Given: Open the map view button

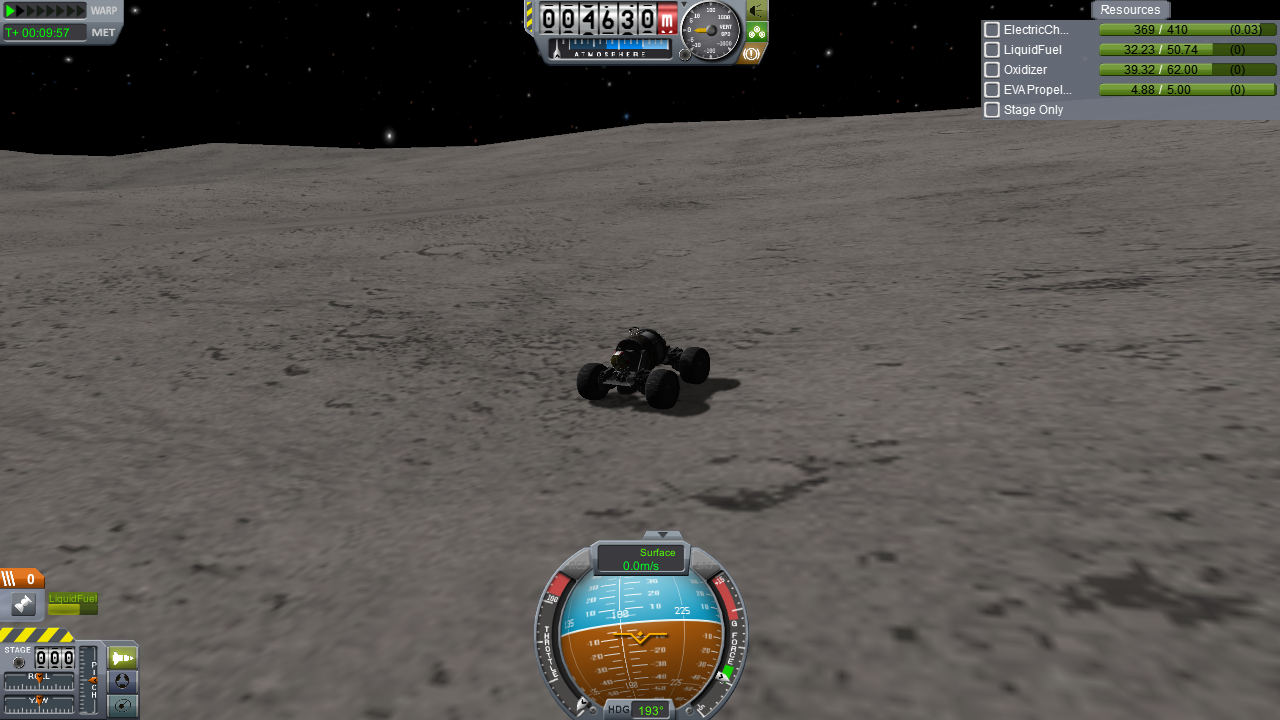Looking at the screenshot, I should (122, 706).
